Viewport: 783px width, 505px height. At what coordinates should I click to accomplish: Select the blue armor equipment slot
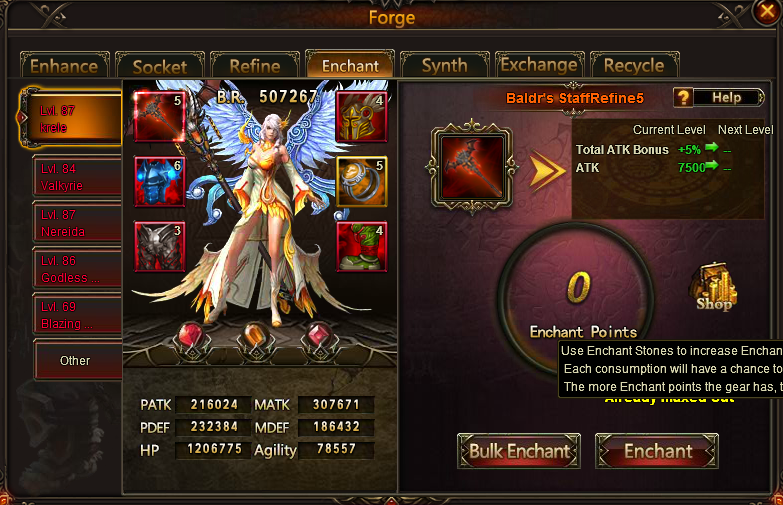(x=159, y=182)
